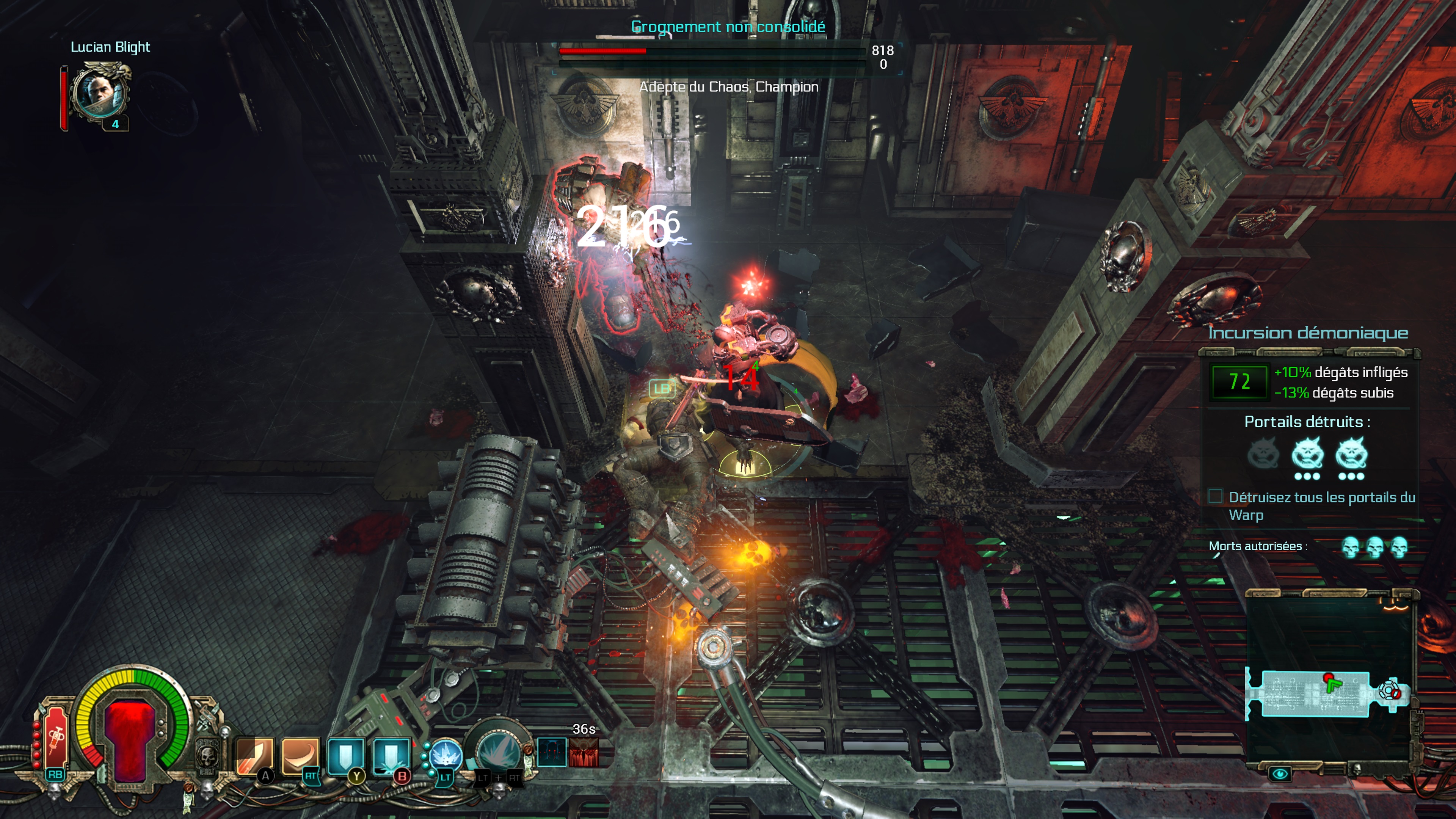Viewport: 1456px width, 819px height.
Task: Click the Détruisez tous les portails objective checkbox
Action: click(1215, 496)
